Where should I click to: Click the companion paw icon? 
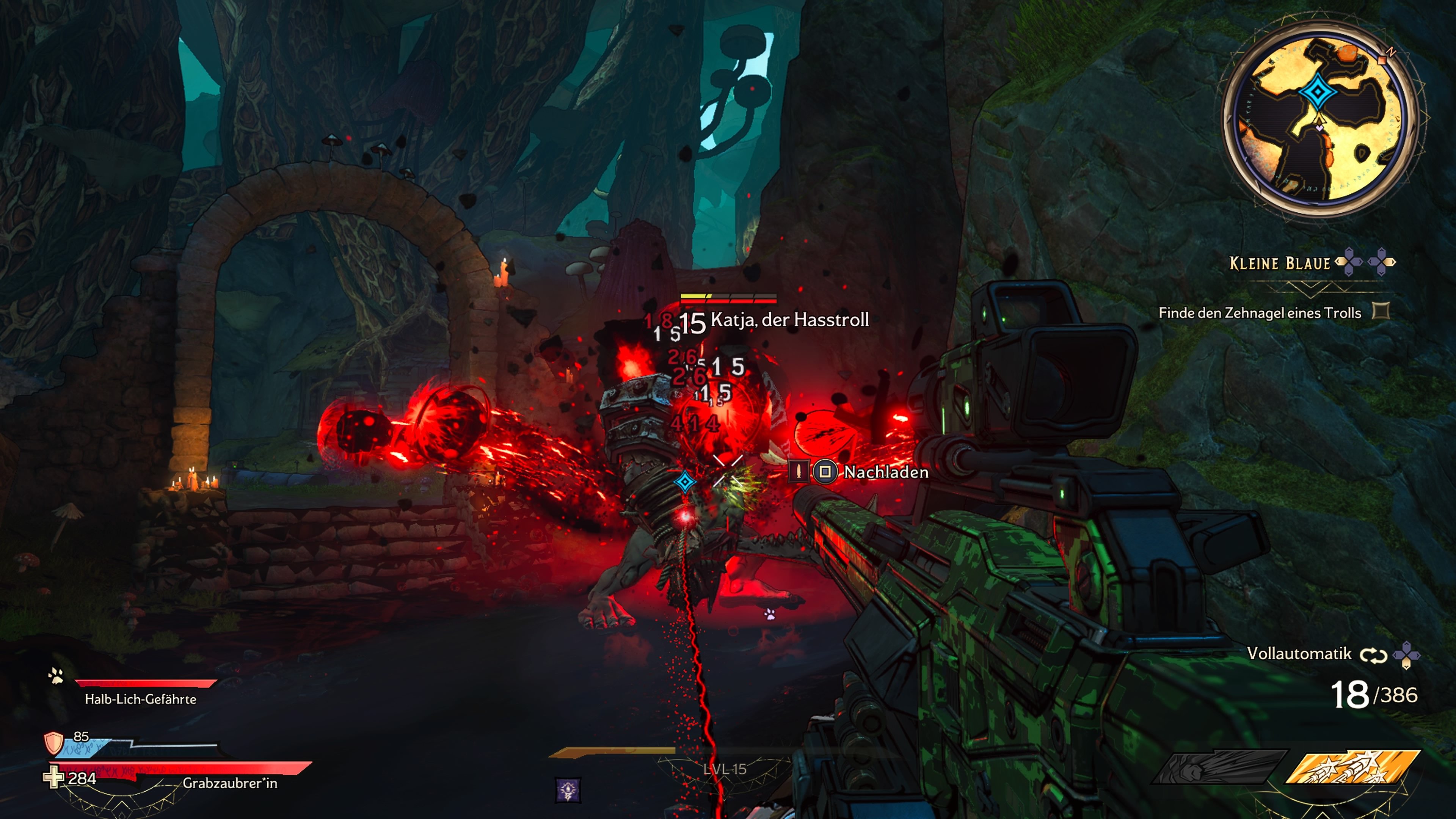click(x=55, y=675)
